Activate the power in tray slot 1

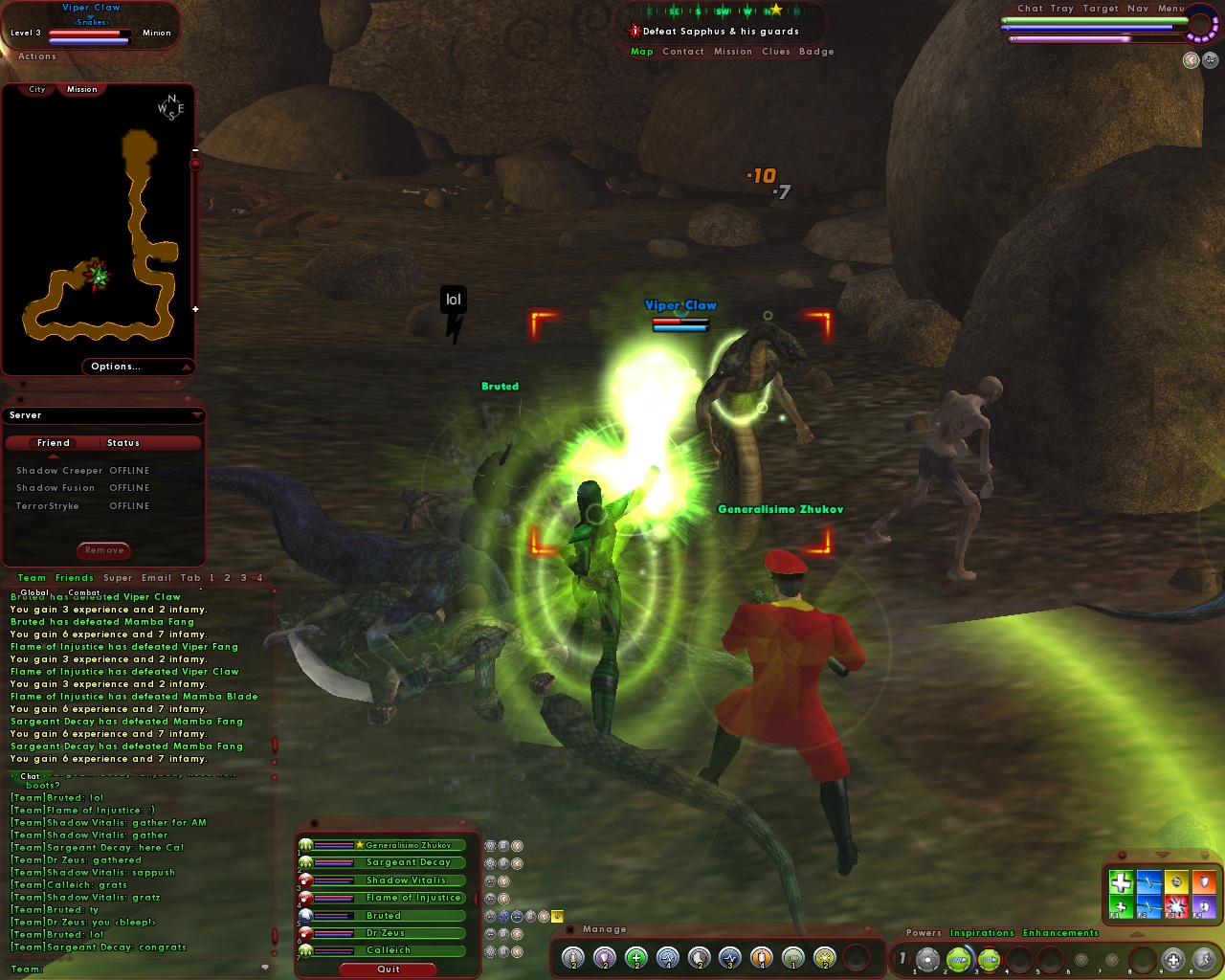[x=927, y=957]
